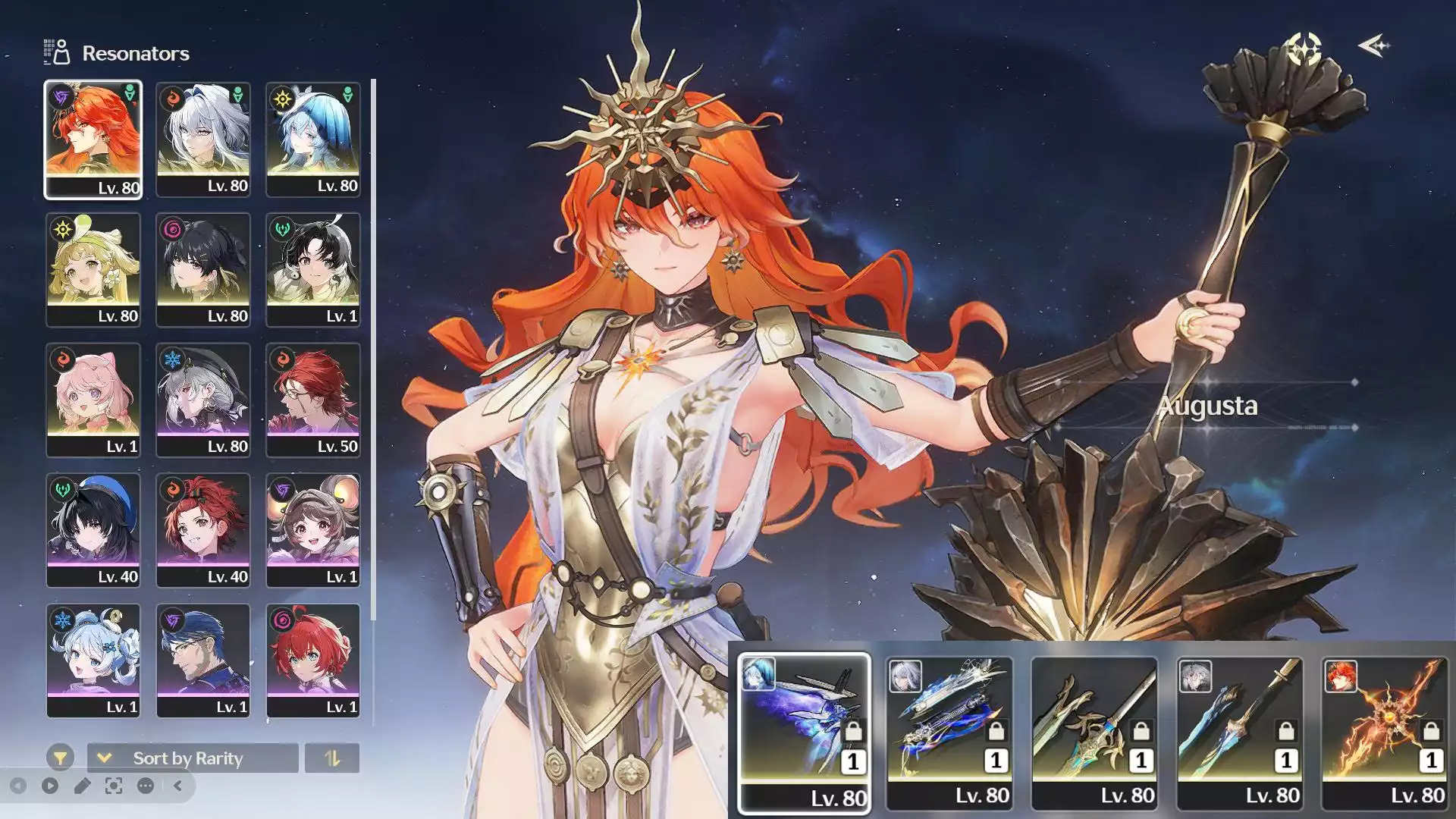The image size is (1456, 819).
Task: Toggle the sort order arrows button
Action: pos(332,758)
